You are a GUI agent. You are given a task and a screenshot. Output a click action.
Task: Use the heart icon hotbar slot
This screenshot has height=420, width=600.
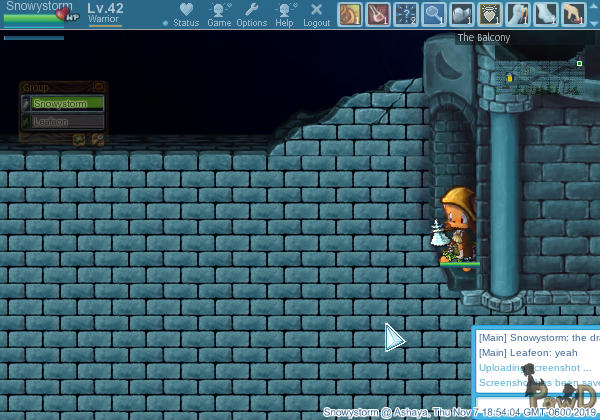coord(490,14)
